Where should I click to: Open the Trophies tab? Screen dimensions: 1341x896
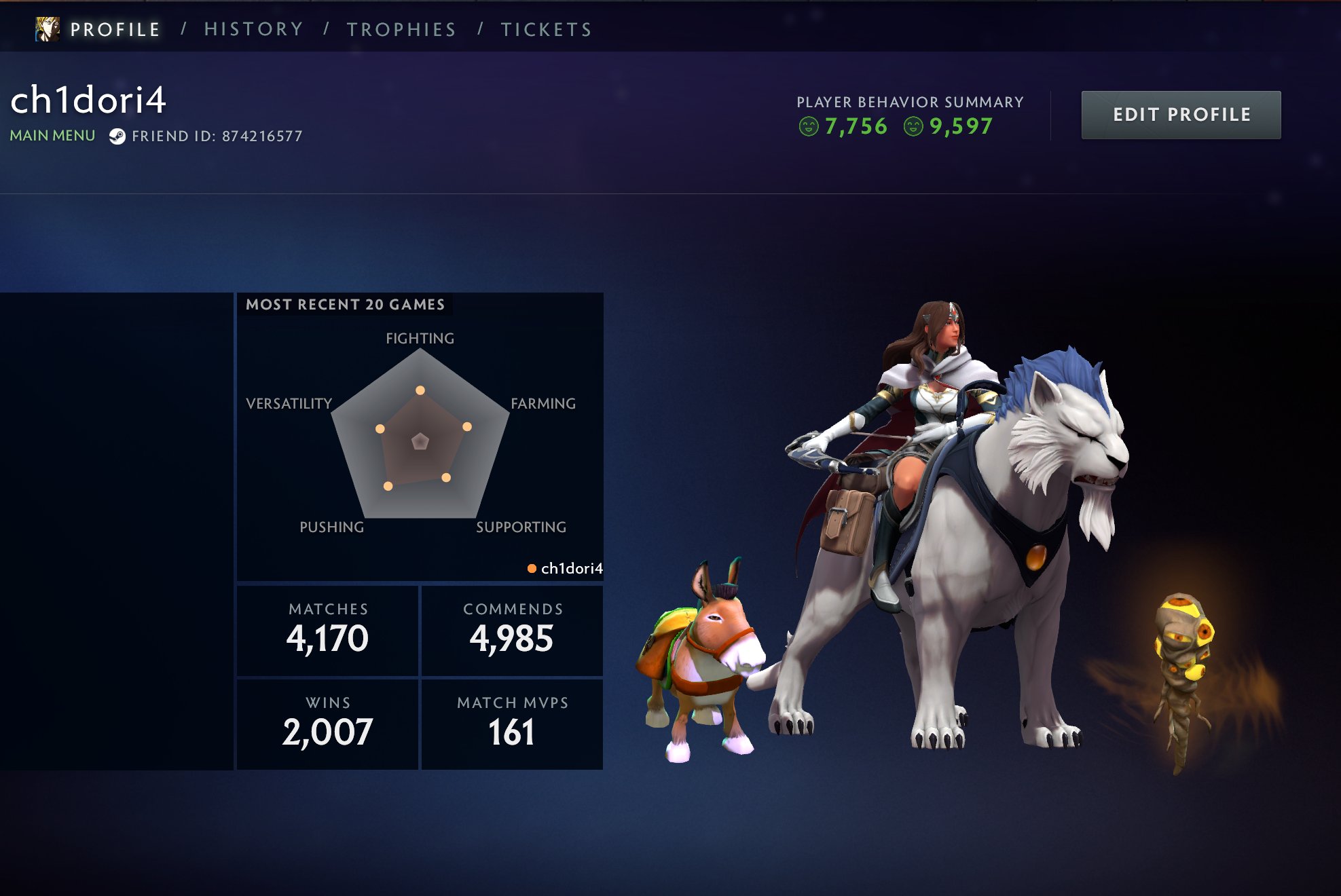click(x=401, y=29)
